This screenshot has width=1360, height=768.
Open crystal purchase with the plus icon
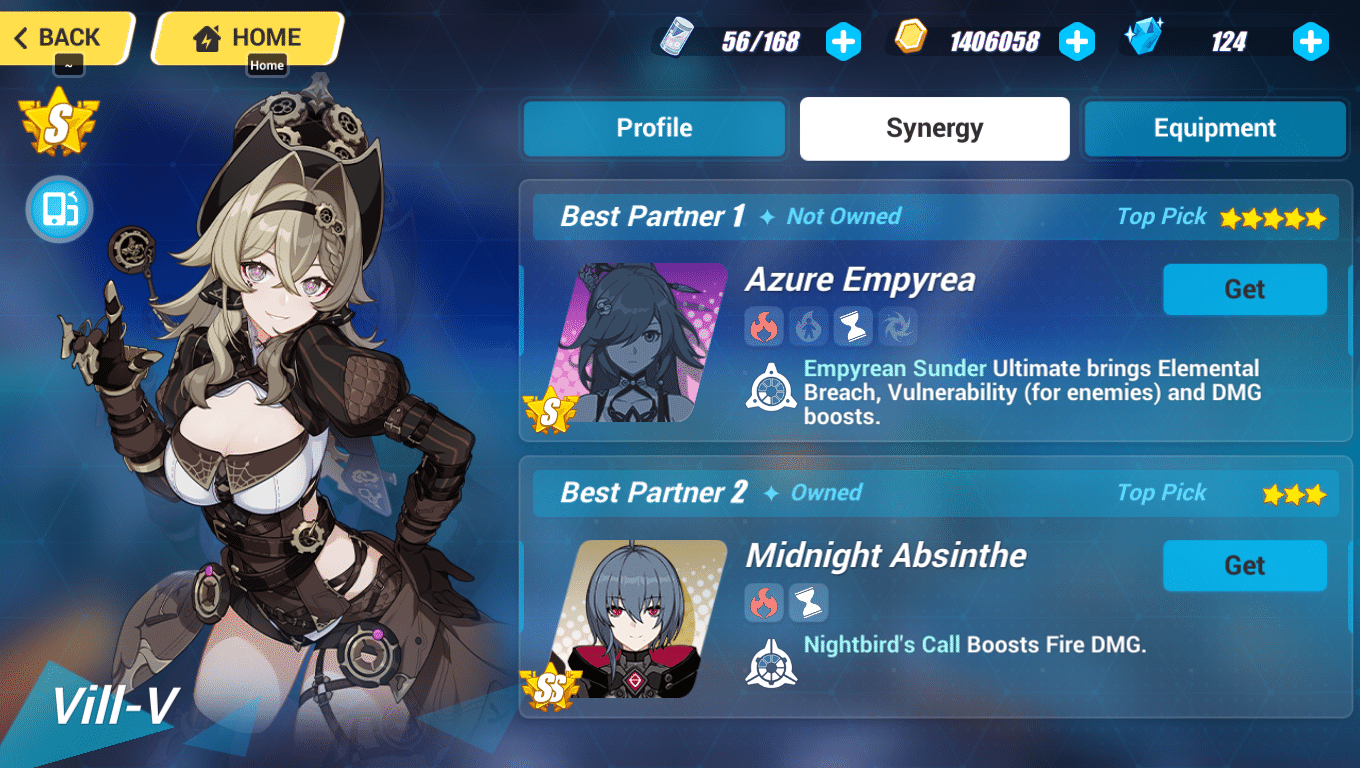coord(1310,42)
